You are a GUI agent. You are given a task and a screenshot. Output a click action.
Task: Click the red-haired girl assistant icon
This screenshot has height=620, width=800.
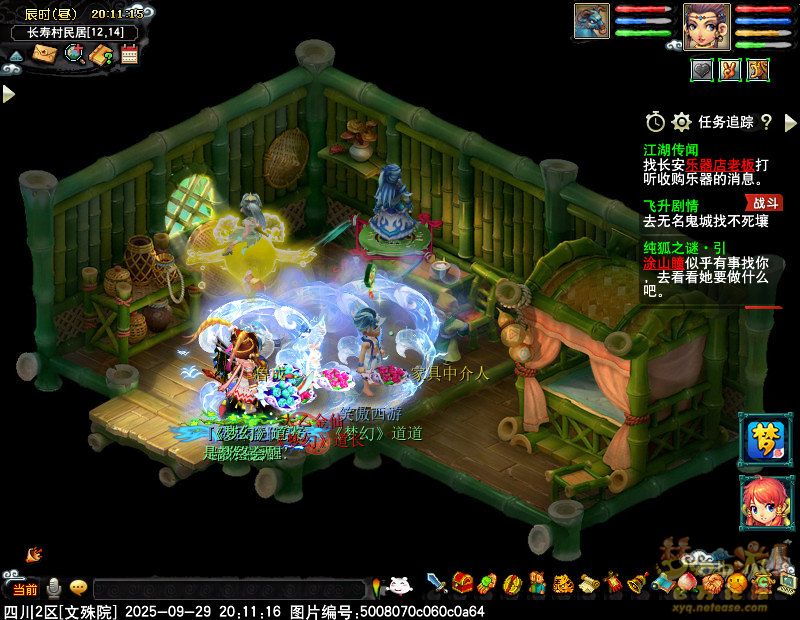click(x=759, y=497)
